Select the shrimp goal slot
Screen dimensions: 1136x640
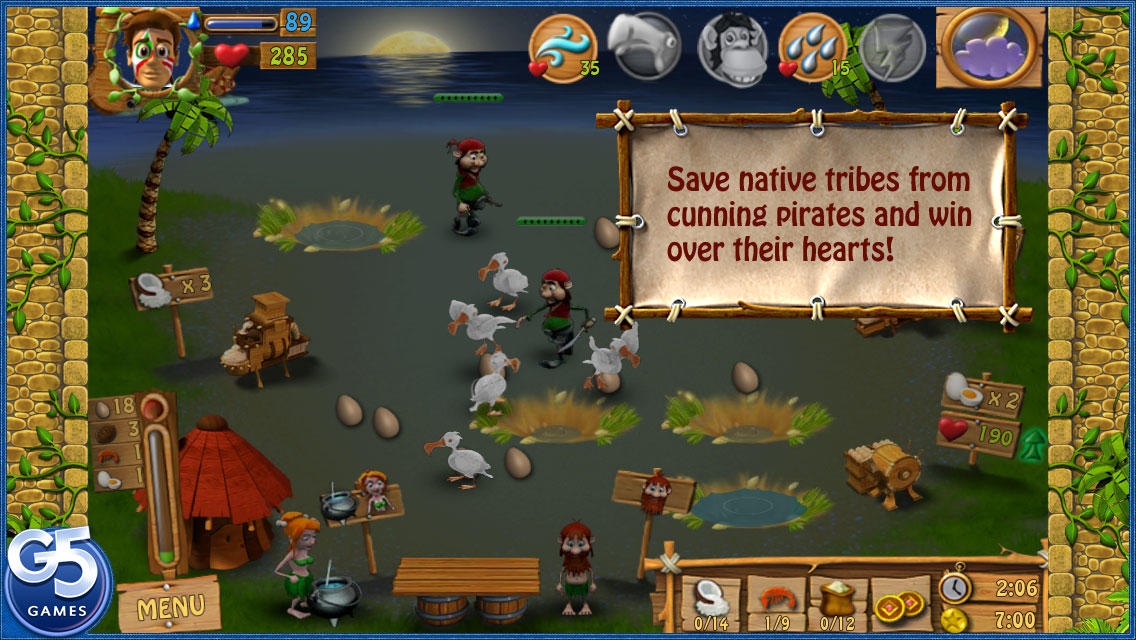point(776,603)
